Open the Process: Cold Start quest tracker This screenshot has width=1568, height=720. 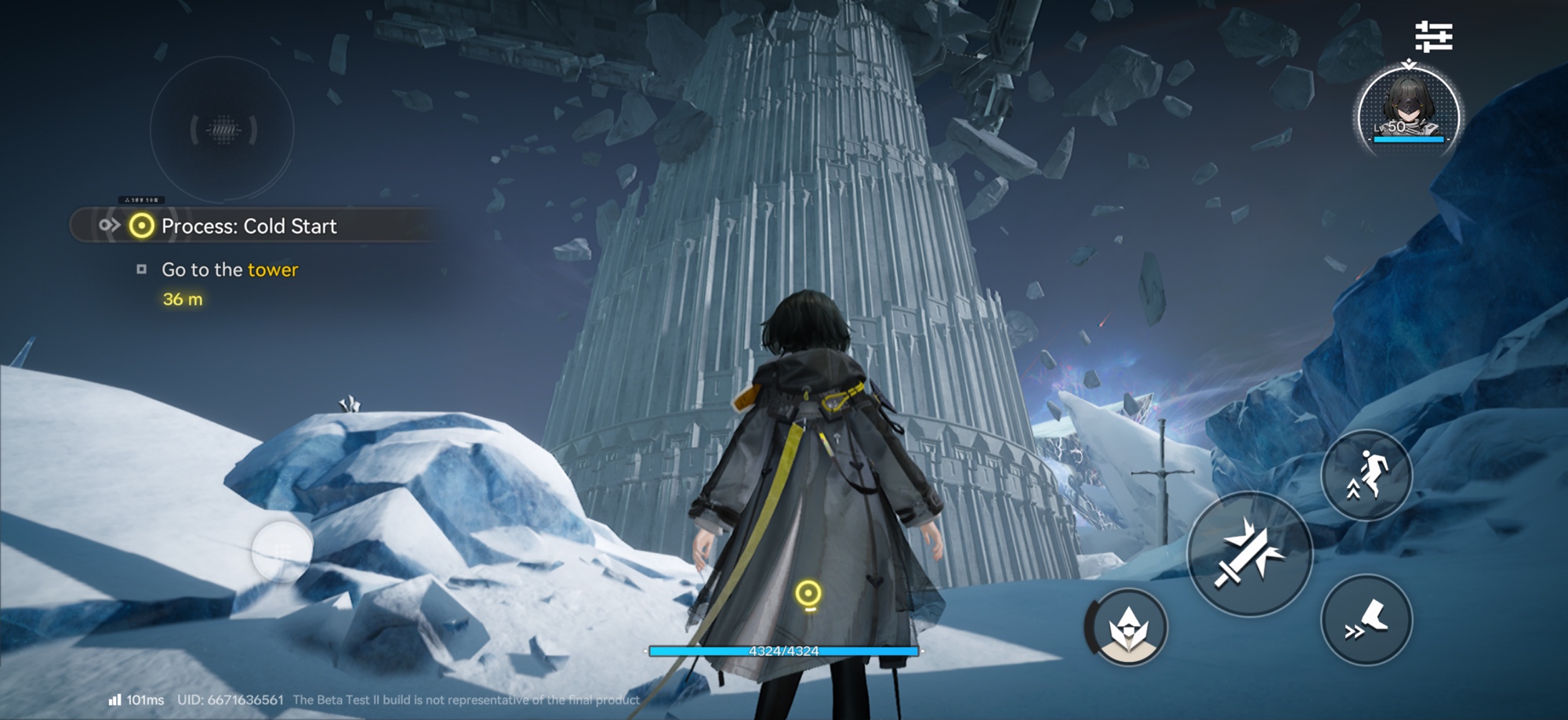tap(248, 226)
